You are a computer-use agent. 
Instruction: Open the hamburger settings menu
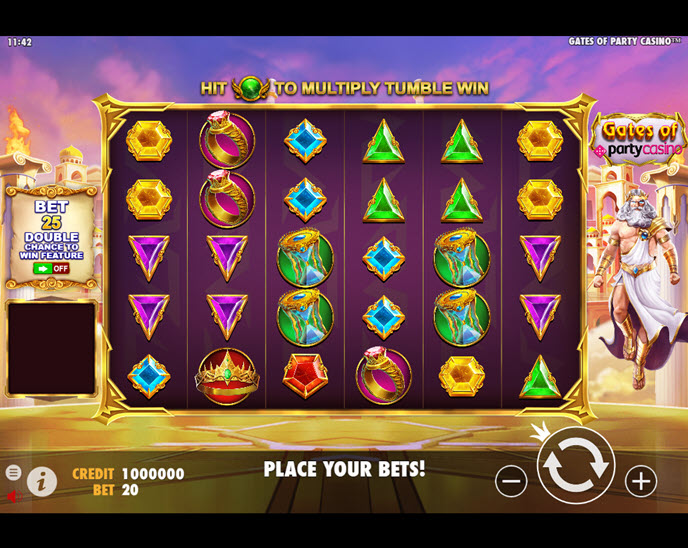click(13, 472)
